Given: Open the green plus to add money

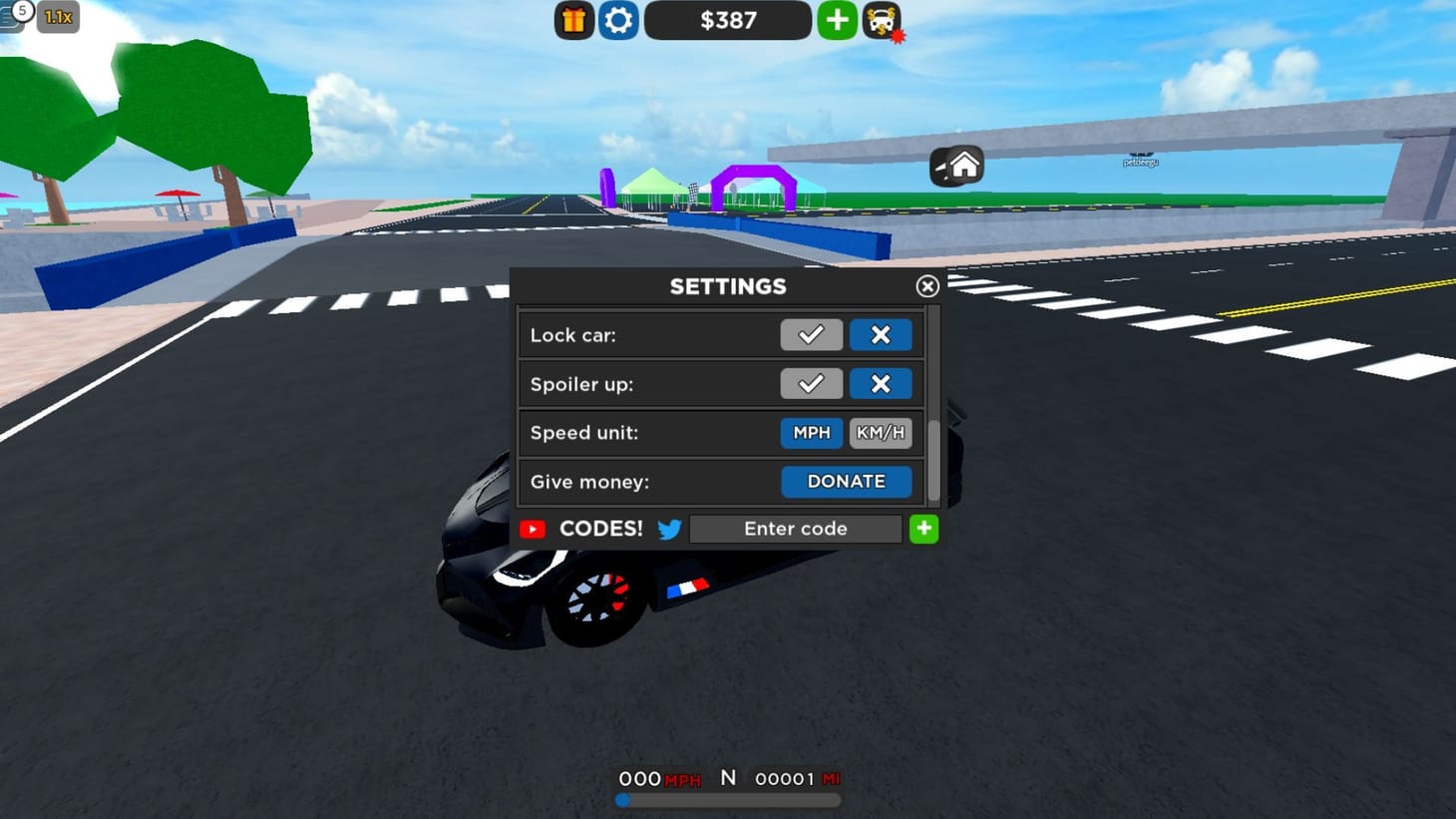Looking at the screenshot, I should tap(837, 20).
